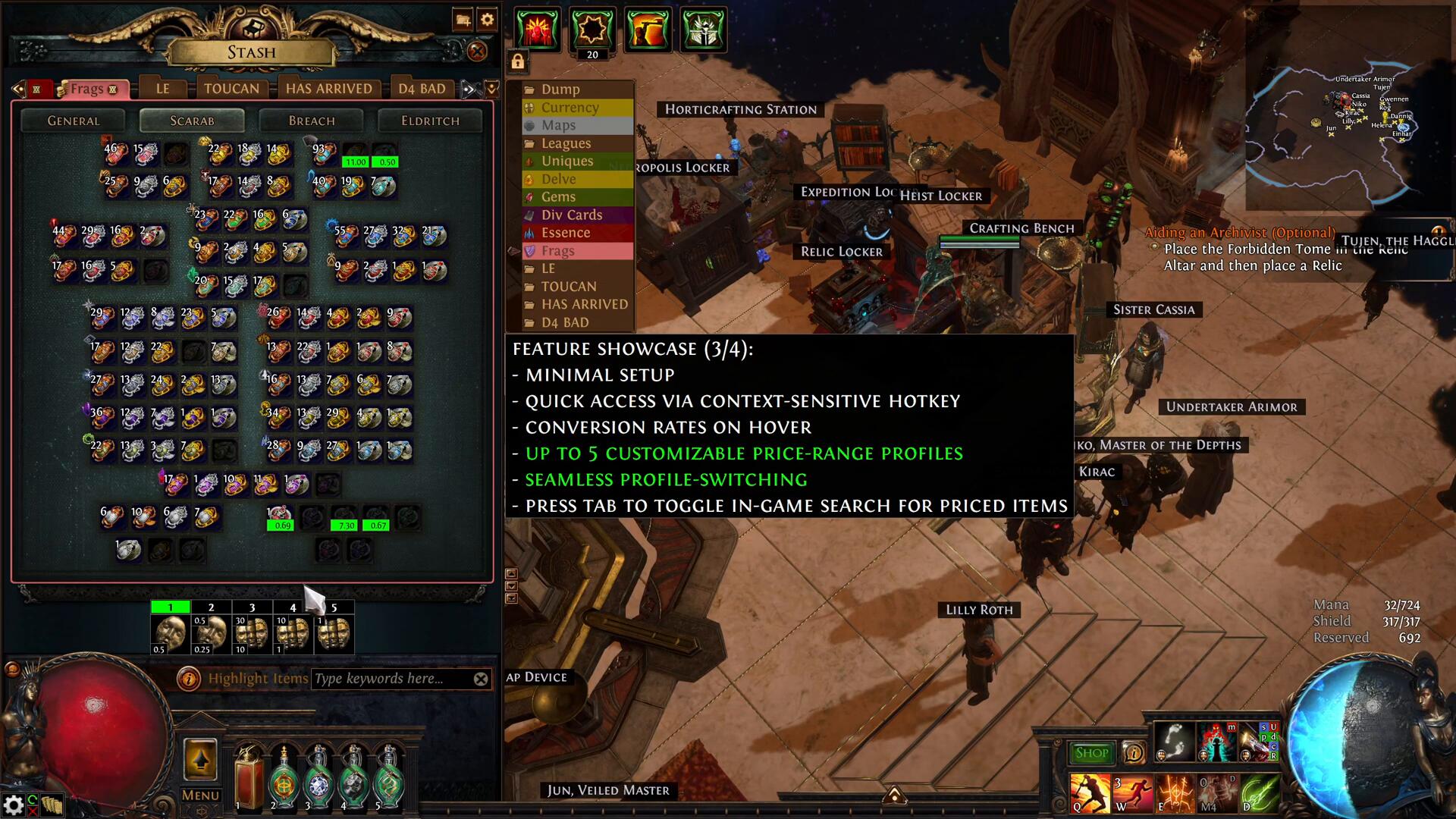Click the Highlight Items search field
Screen dimensions: 1456x819
(391, 679)
